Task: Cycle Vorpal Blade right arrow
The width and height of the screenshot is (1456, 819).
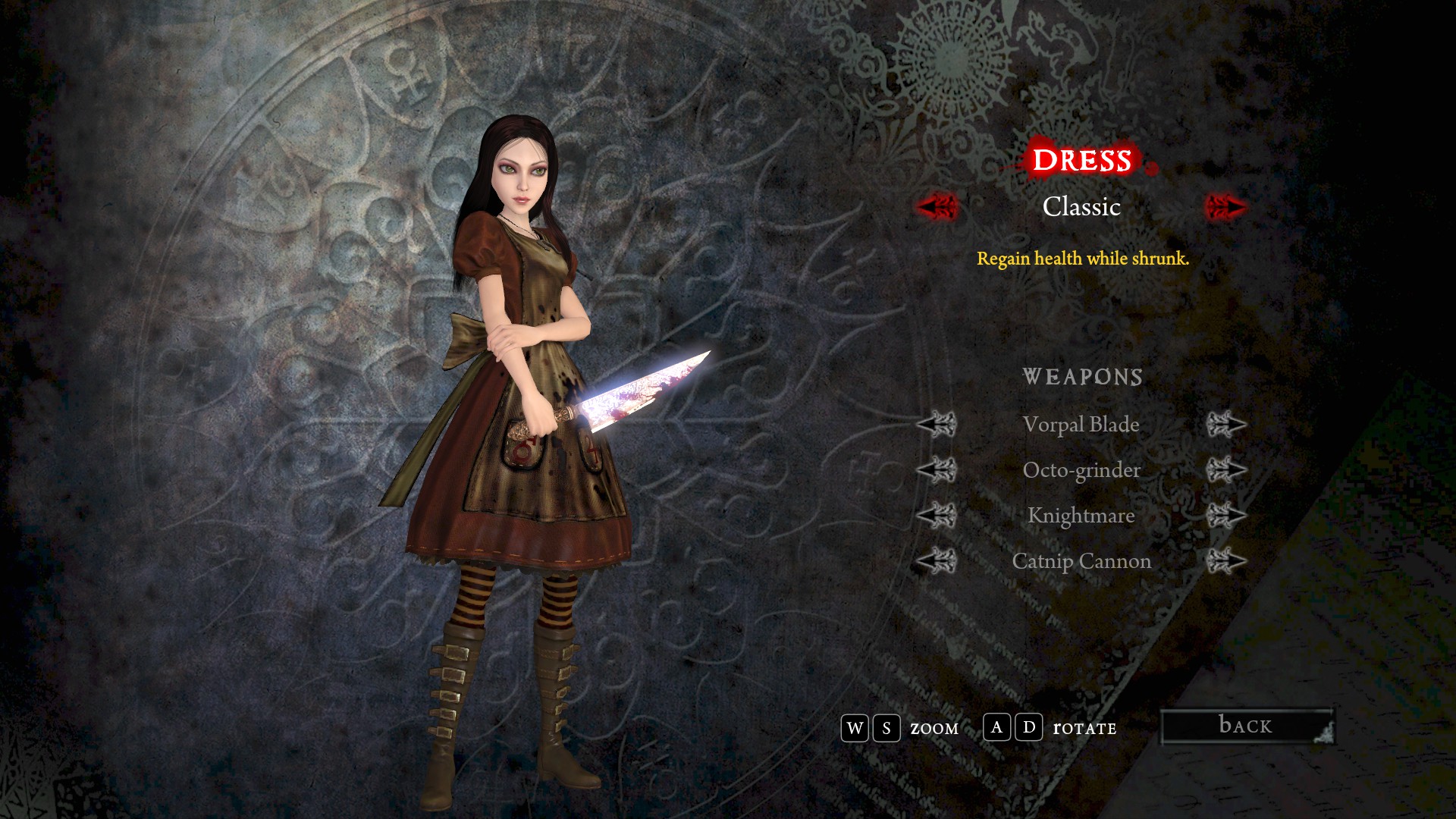Action: click(x=1225, y=425)
